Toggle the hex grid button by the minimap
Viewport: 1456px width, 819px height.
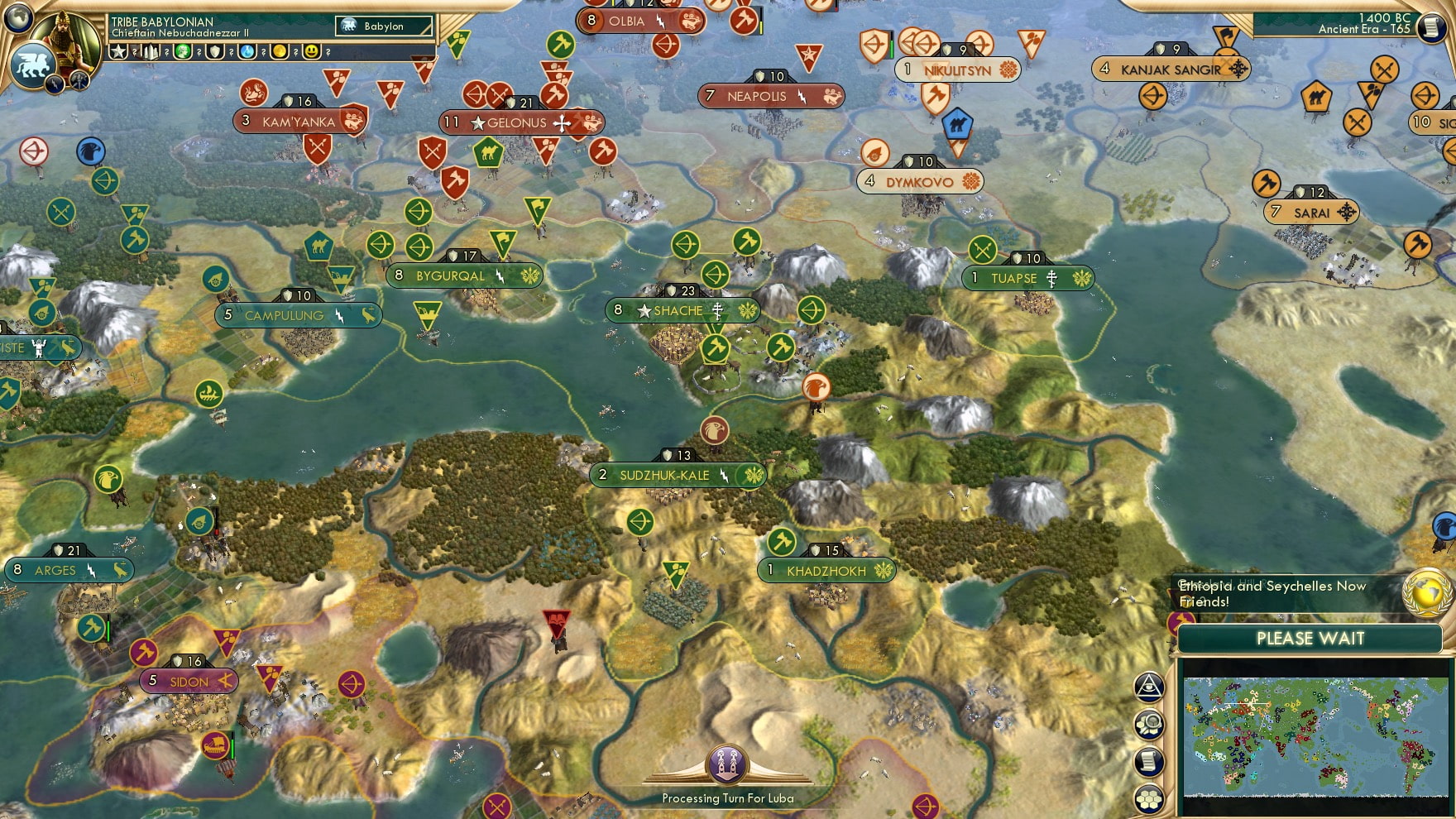(1149, 799)
